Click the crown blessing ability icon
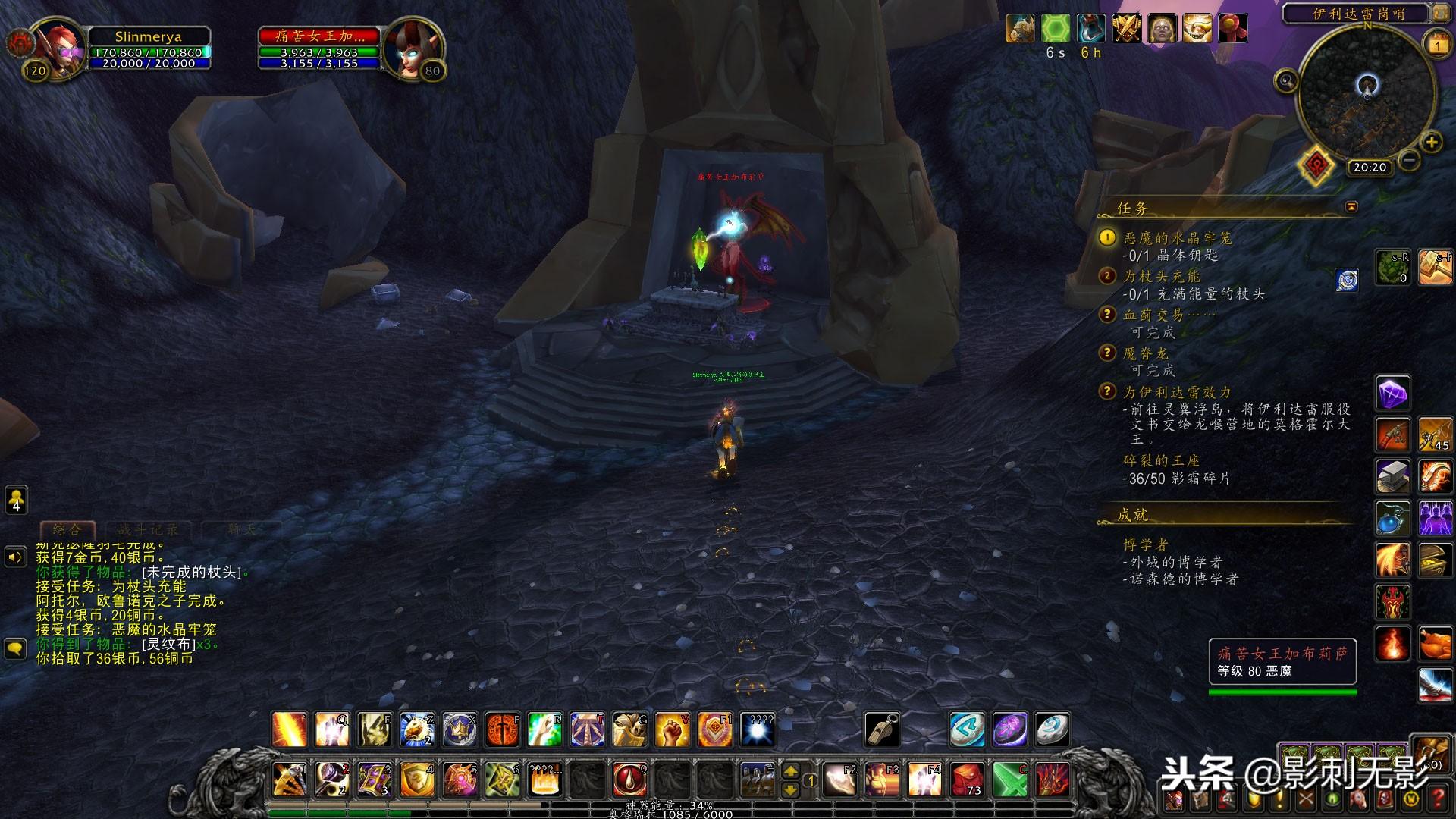The width and height of the screenshot is (1456, 819). pyautogui.click(x=460, y=730)
